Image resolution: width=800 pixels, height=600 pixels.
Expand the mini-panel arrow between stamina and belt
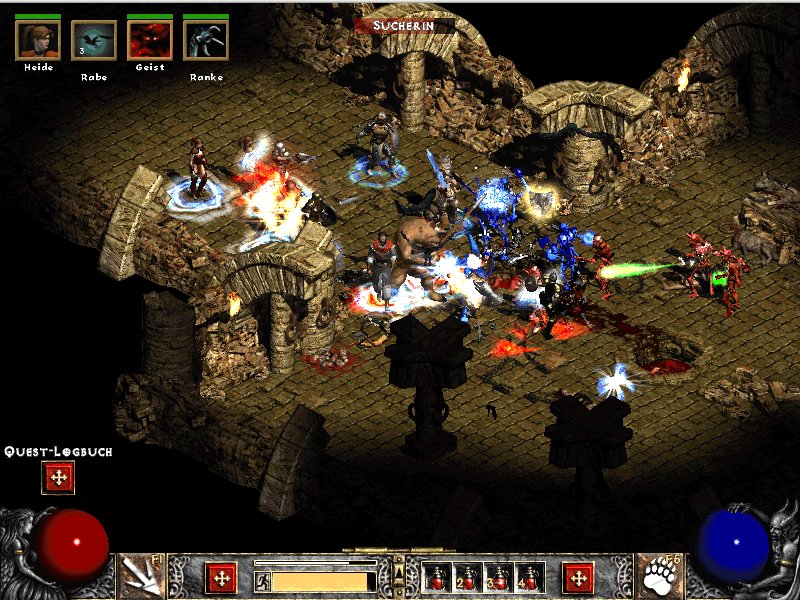click(400, 573)
